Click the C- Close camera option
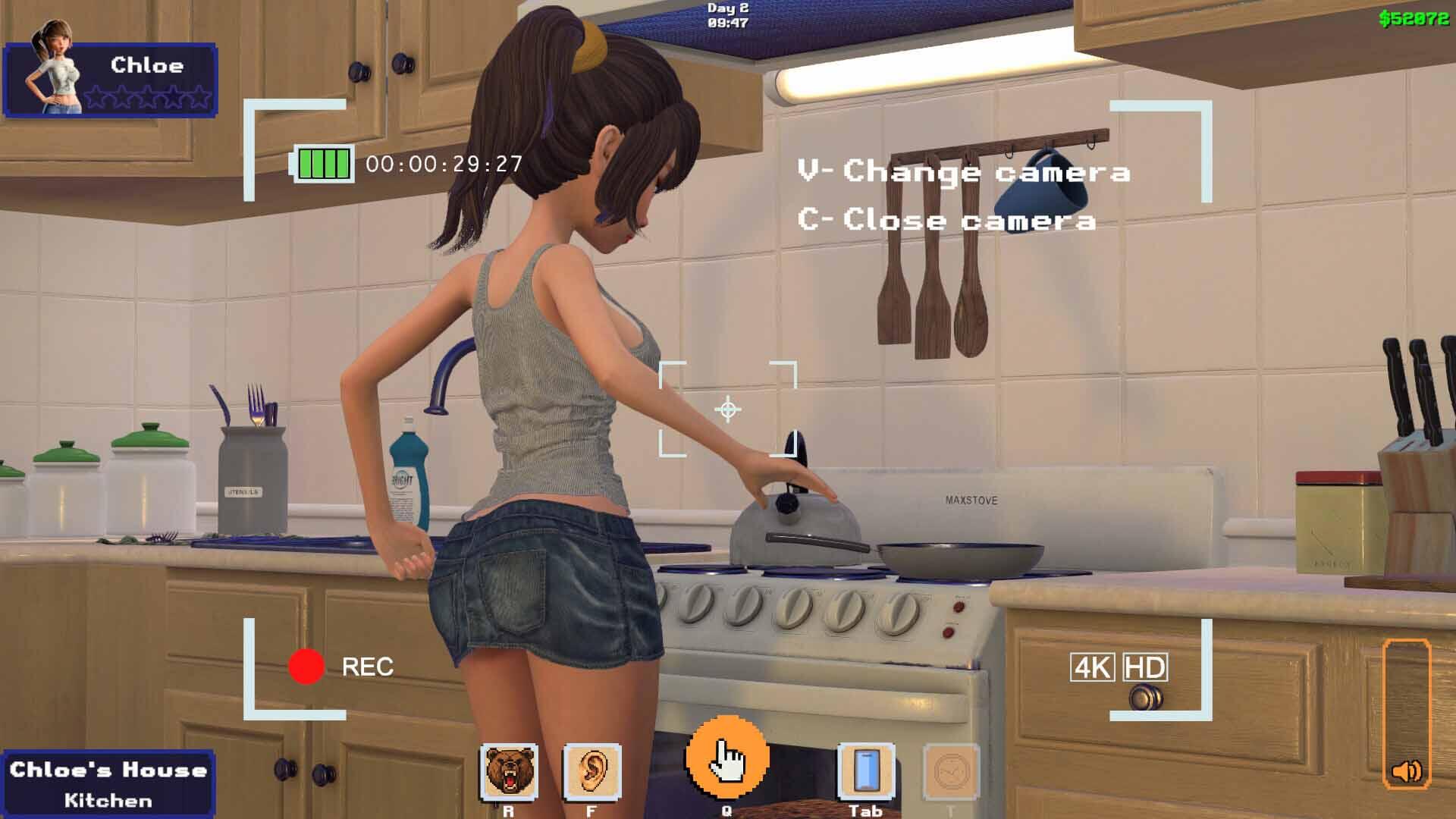1456x819 pixels. 946,221
